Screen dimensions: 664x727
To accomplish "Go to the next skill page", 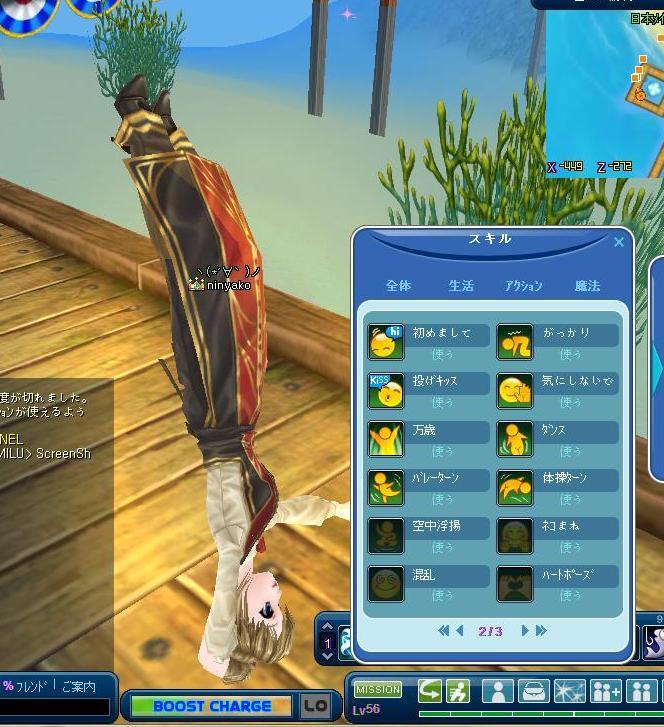I will coord(525,631).
